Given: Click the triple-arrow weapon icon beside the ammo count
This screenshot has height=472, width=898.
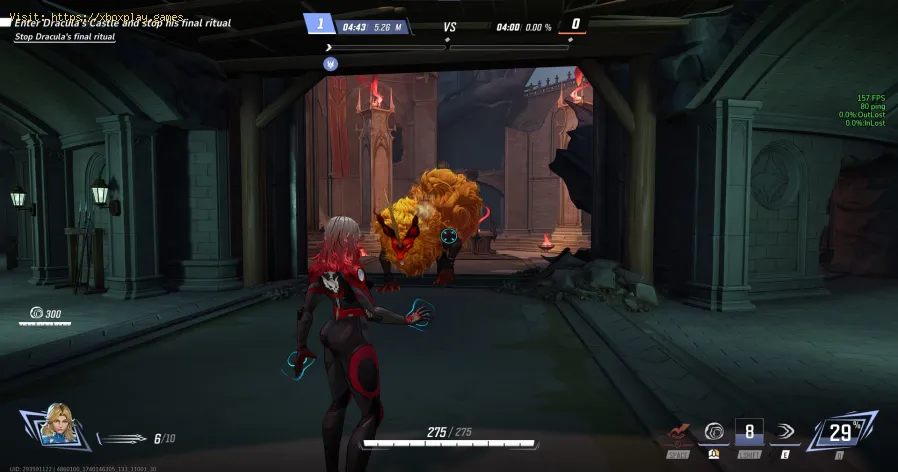Looking at the screenshot, I should pos(124,438).
